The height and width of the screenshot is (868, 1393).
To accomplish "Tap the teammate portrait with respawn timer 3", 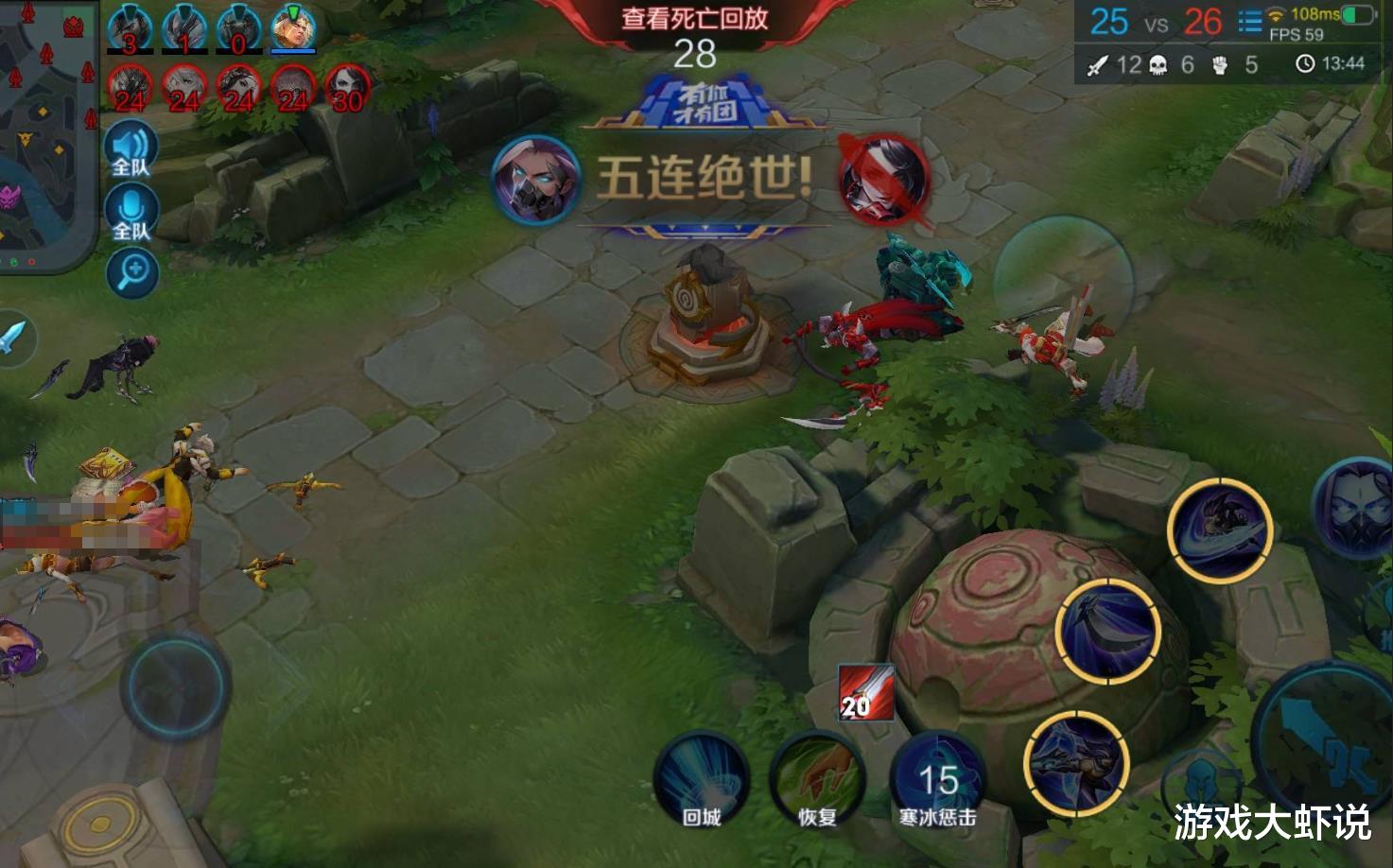I will point(130,26).
